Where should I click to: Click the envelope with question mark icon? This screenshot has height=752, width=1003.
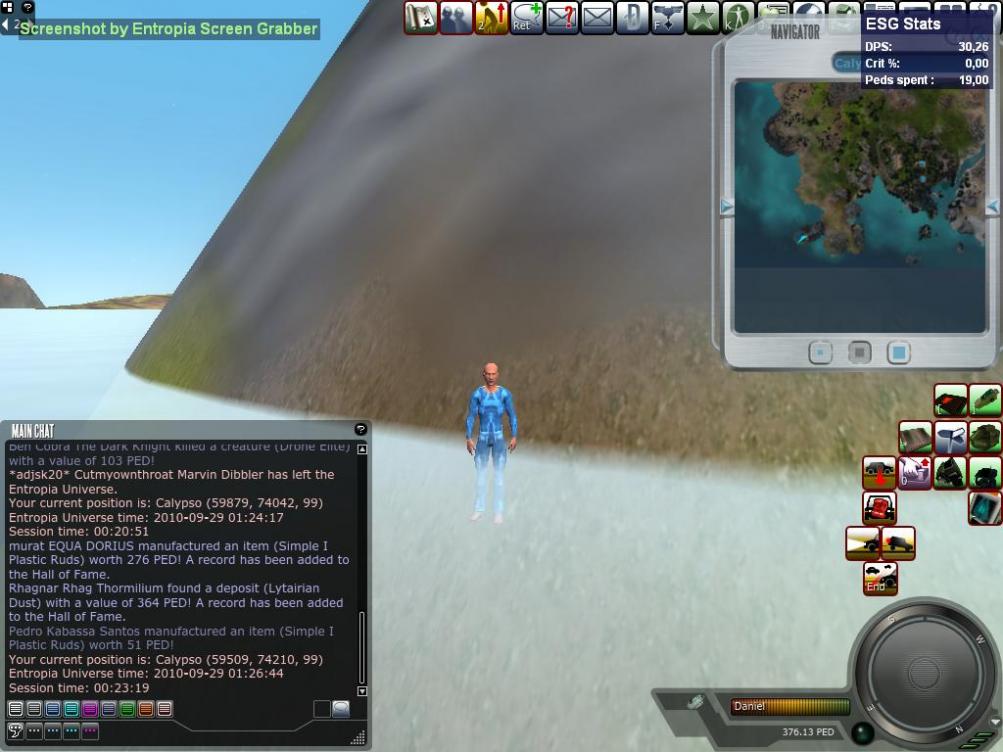click(560, 17)
